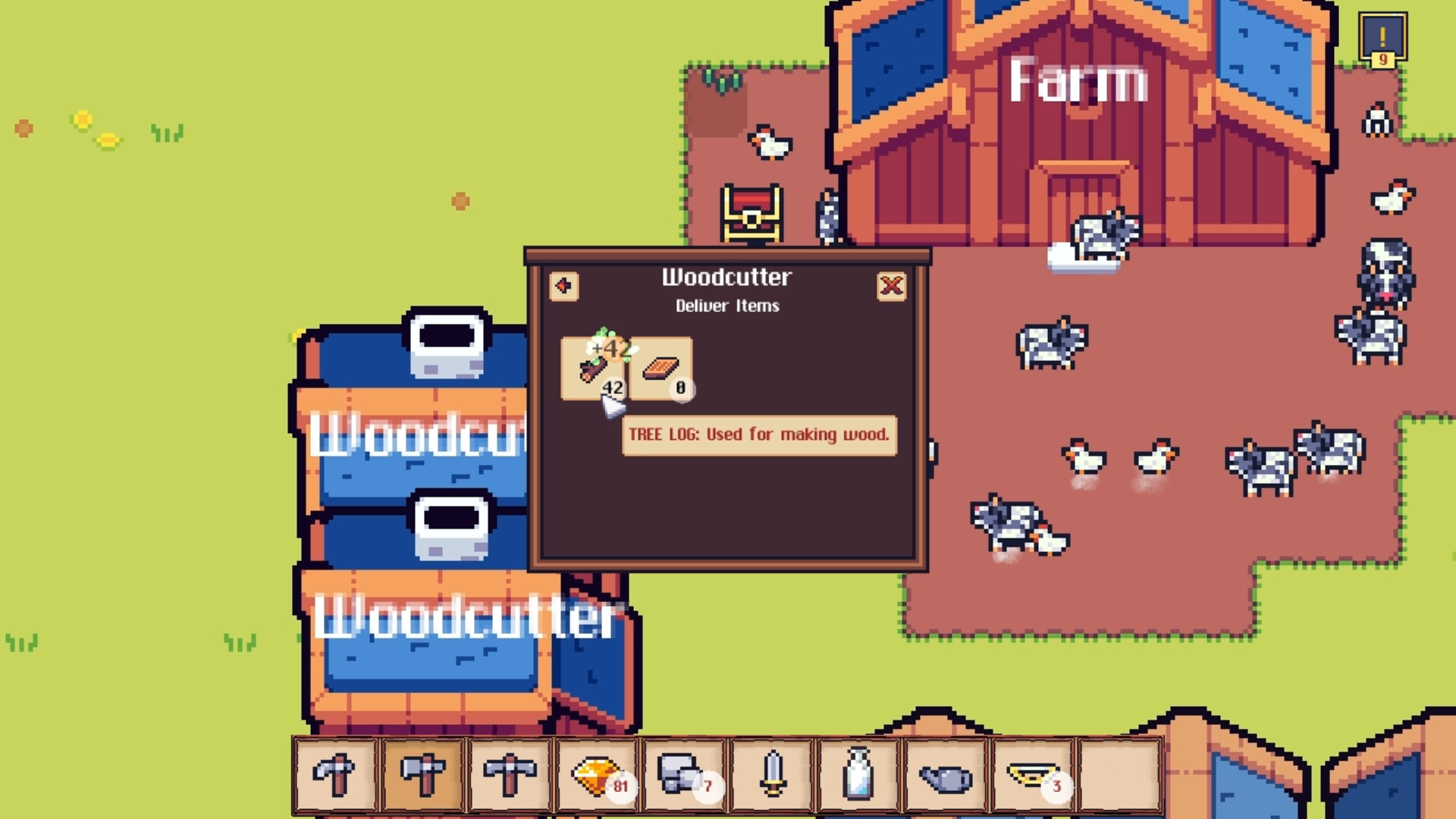
Task: Close the Woodcutter Deliver Items panel
Action: point(893,287)
